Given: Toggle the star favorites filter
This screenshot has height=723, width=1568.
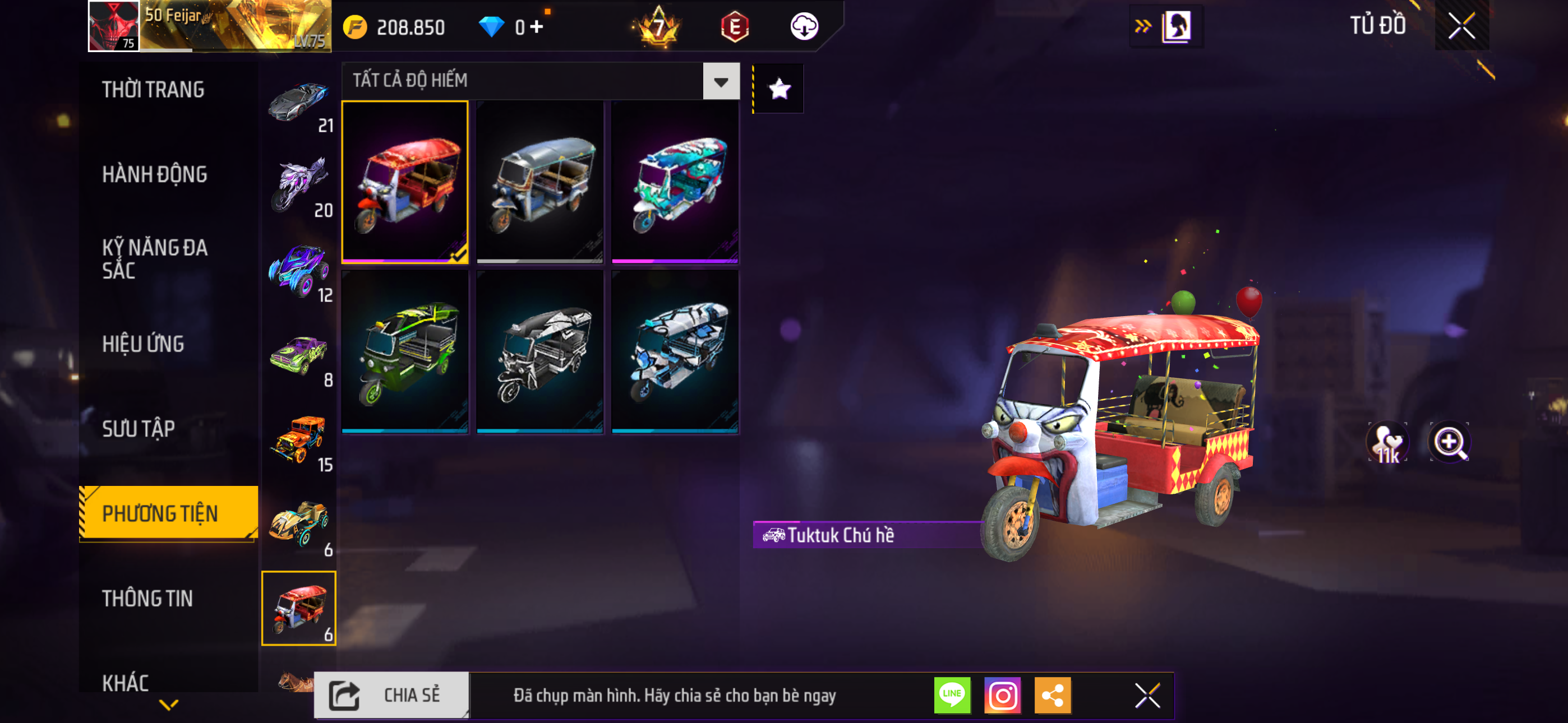Looking at the screenshot, I should [x=779, y=90].
